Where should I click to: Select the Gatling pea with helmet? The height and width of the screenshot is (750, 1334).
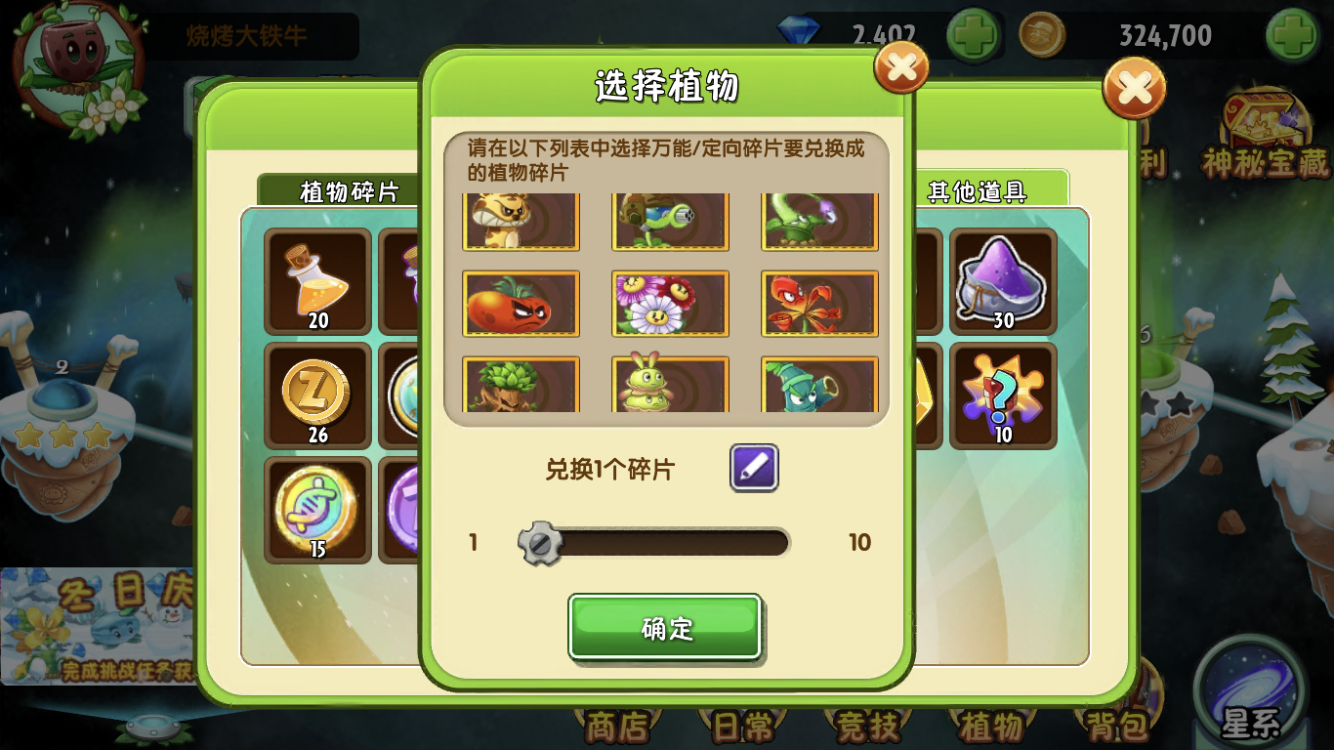[x=669, y=222]
